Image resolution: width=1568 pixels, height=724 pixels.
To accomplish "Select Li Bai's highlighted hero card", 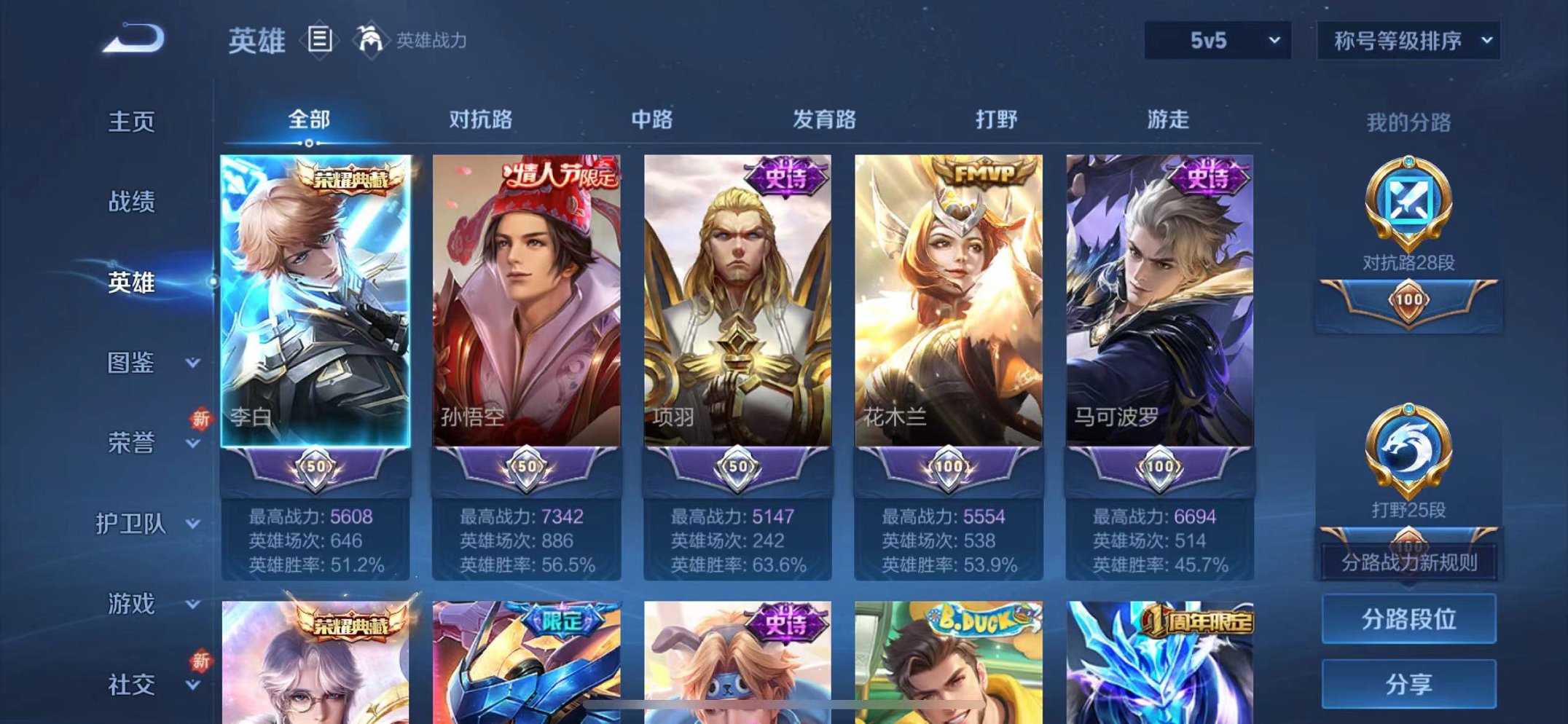I will pyautogui.click(x=316, y=306).
